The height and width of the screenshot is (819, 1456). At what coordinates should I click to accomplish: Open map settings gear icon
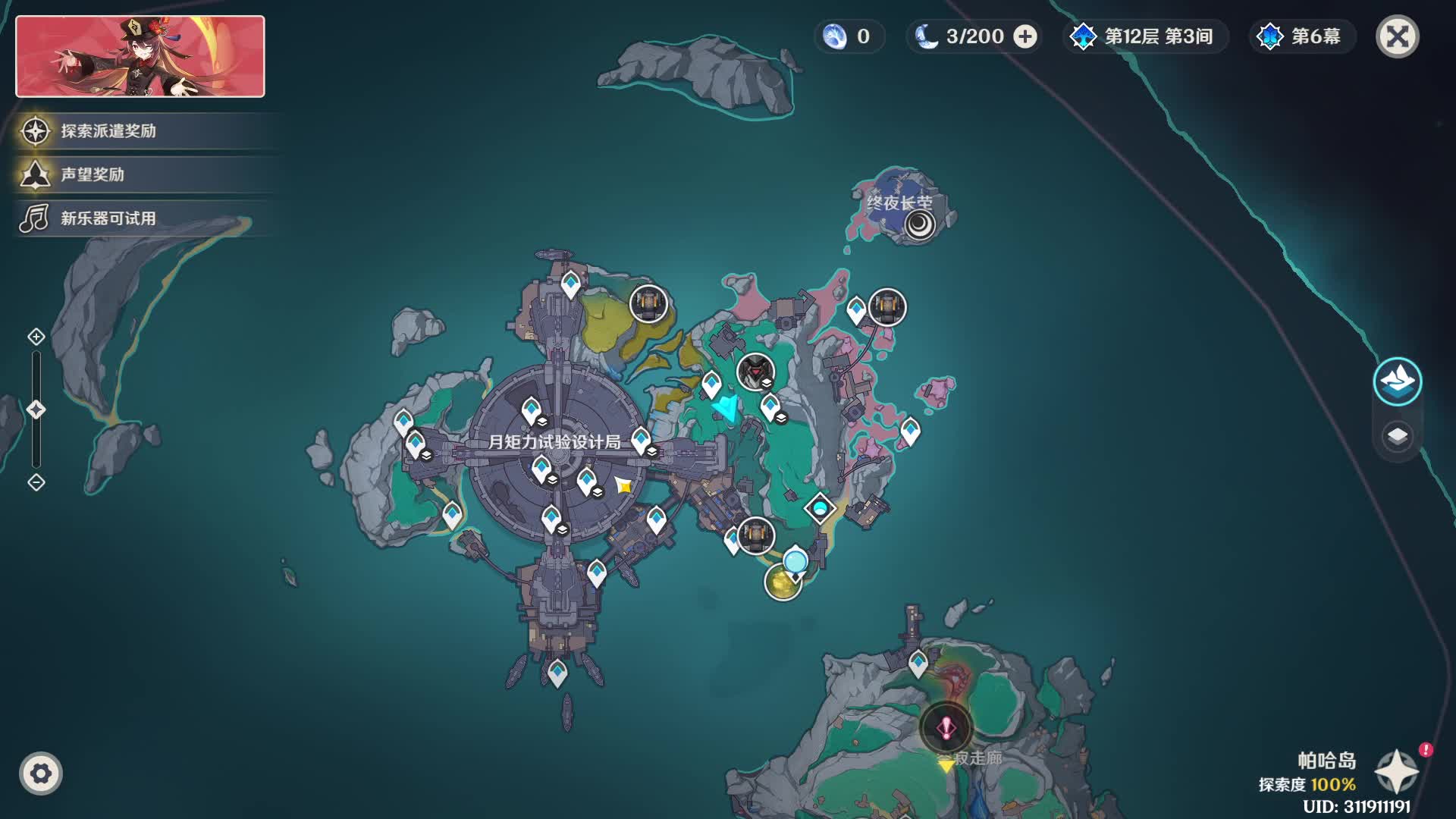pyautogui.click(x=41, y=773)
